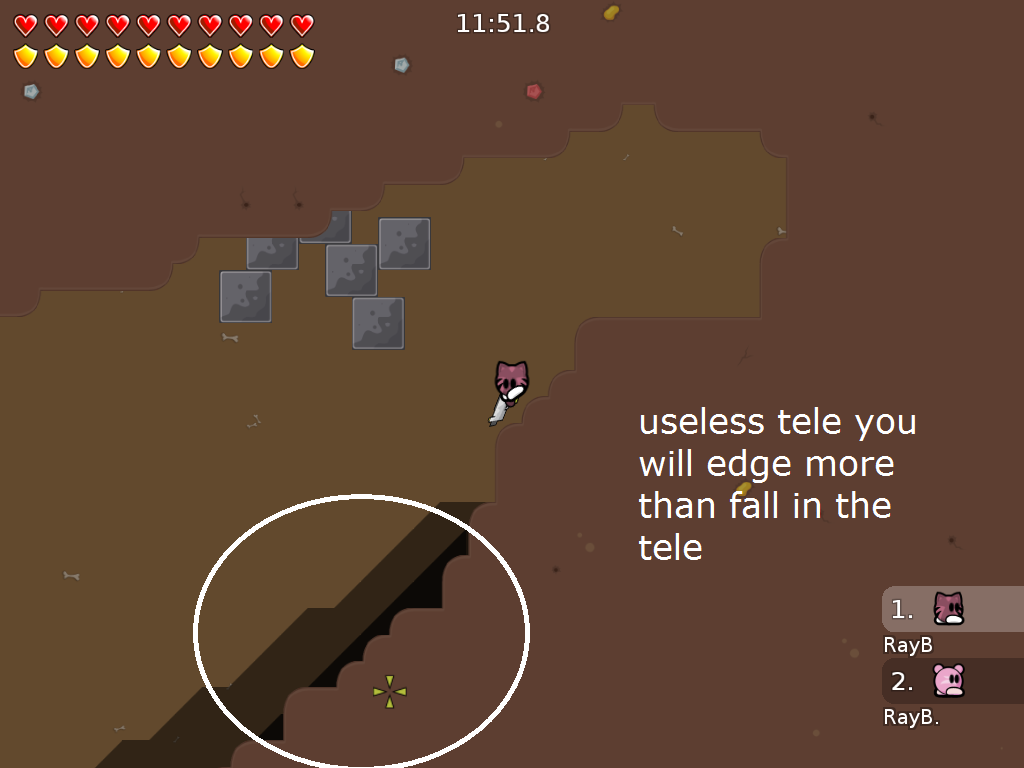Select the first-place RayB scoreboard row
The image size is (1024, 768).
coord(951,609)
